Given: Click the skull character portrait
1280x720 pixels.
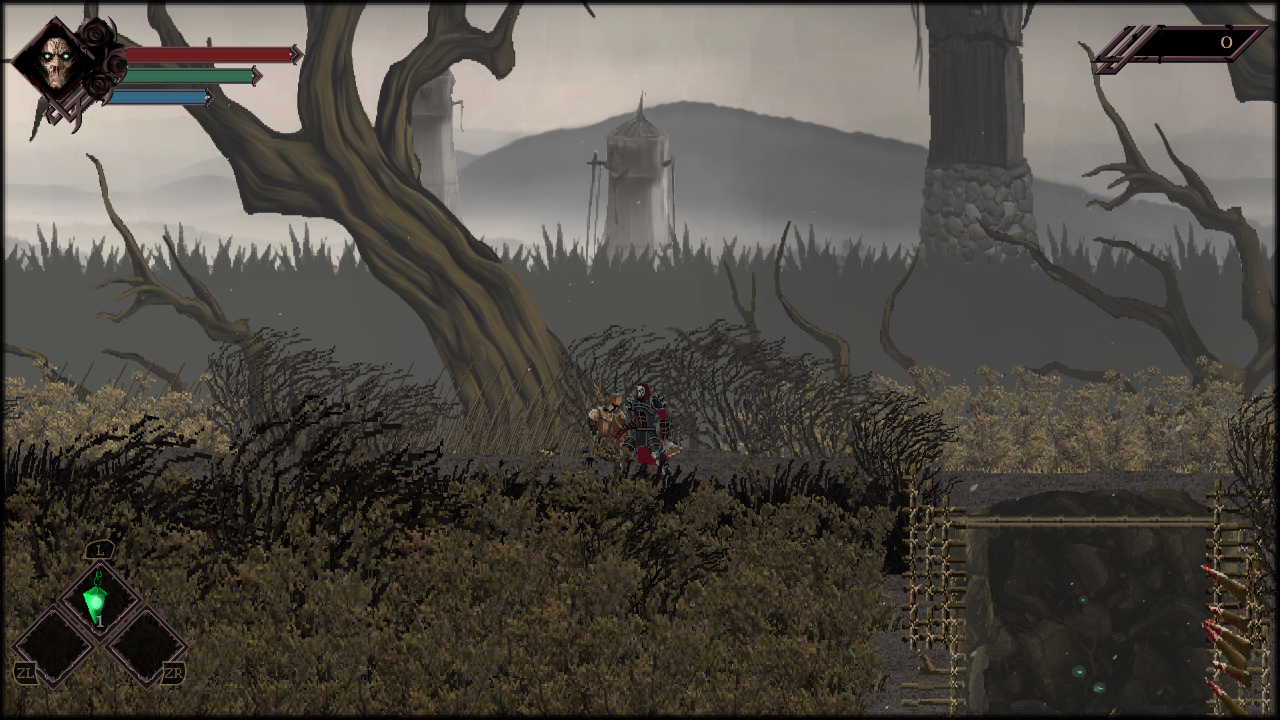Looking at the screenshot, I should point(55,64).
